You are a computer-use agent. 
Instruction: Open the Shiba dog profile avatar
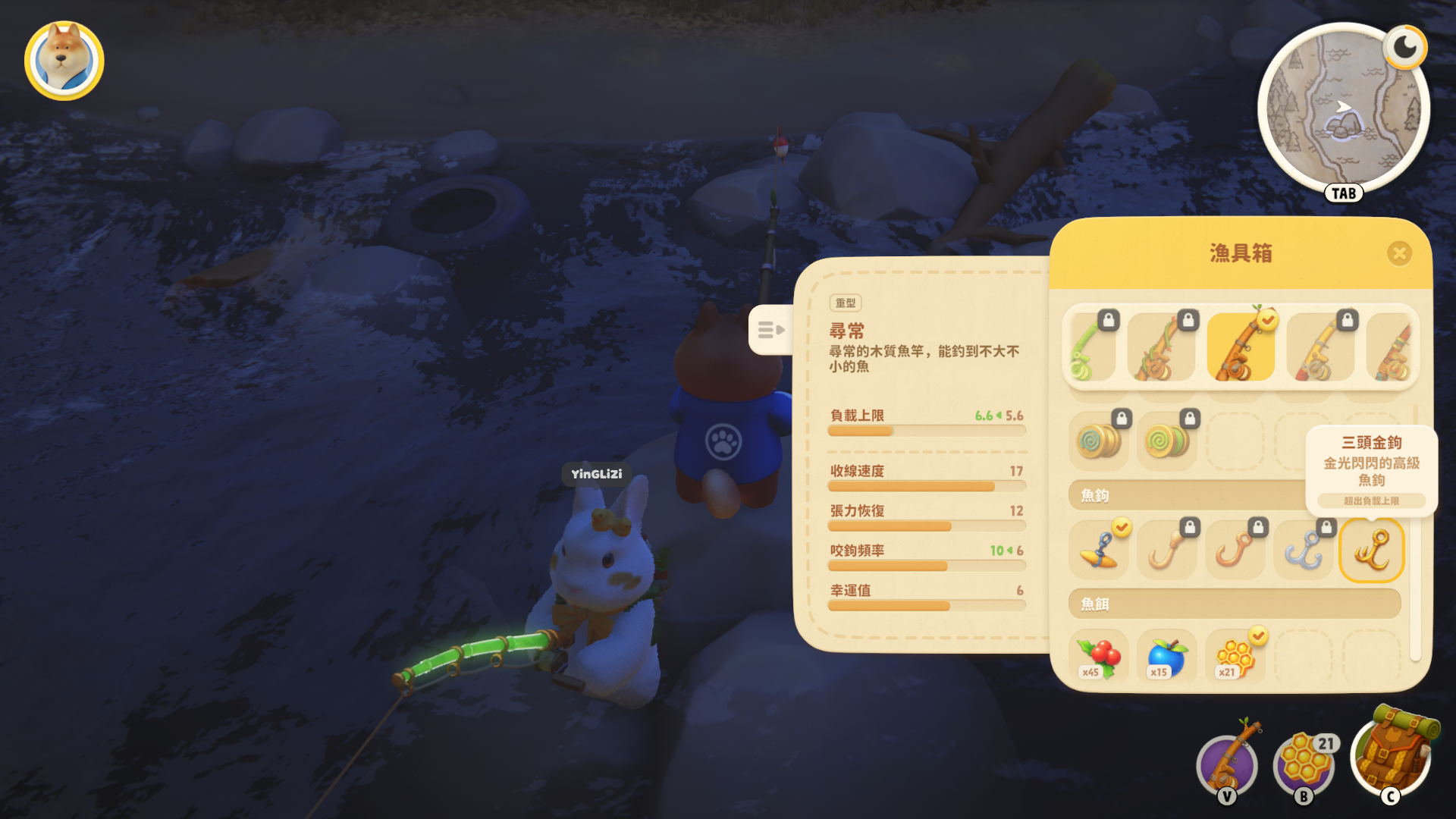coord(64,61)
